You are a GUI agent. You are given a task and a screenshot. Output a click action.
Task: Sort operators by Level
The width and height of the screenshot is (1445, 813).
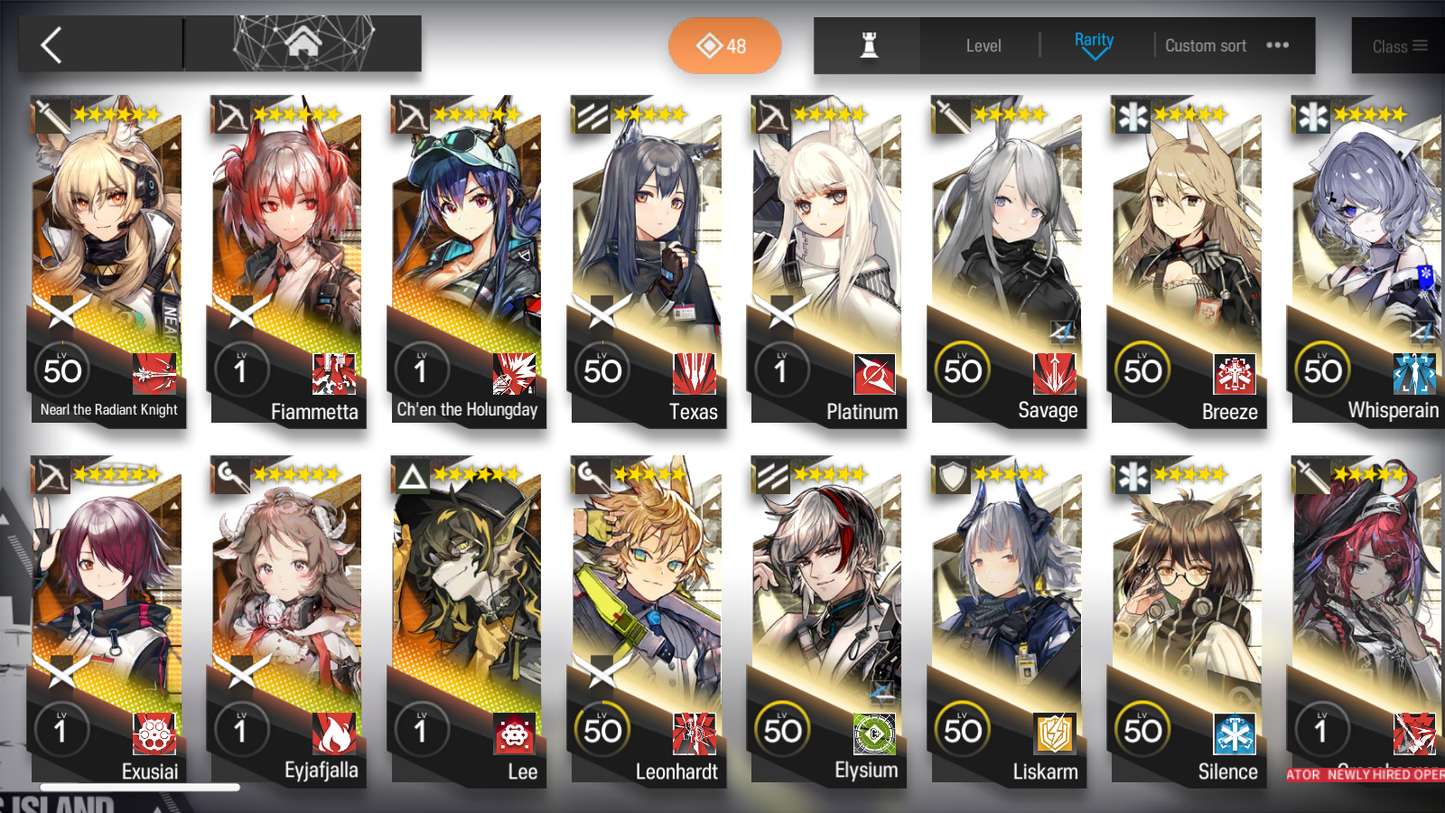point(983,46)
